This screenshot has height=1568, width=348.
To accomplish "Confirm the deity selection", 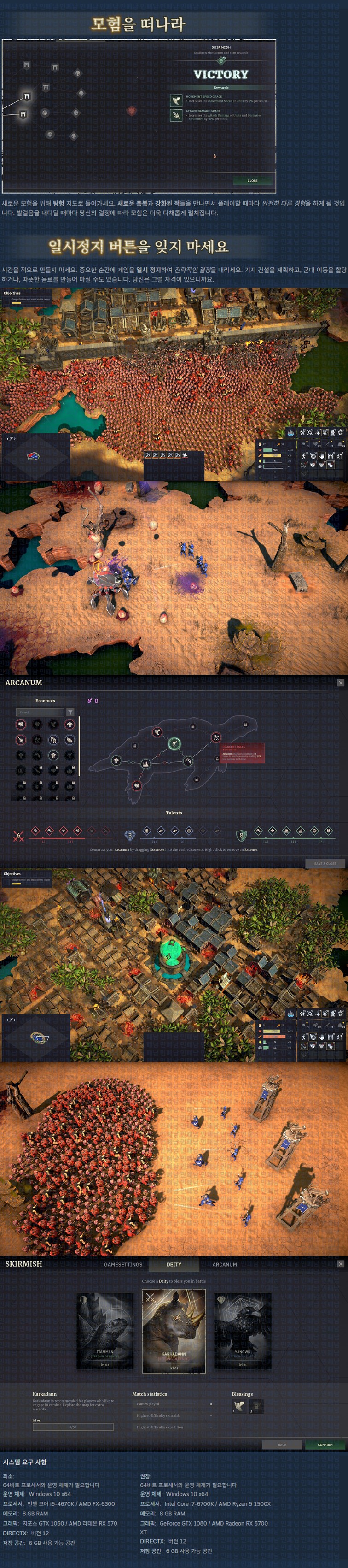I will (325, 1444).
